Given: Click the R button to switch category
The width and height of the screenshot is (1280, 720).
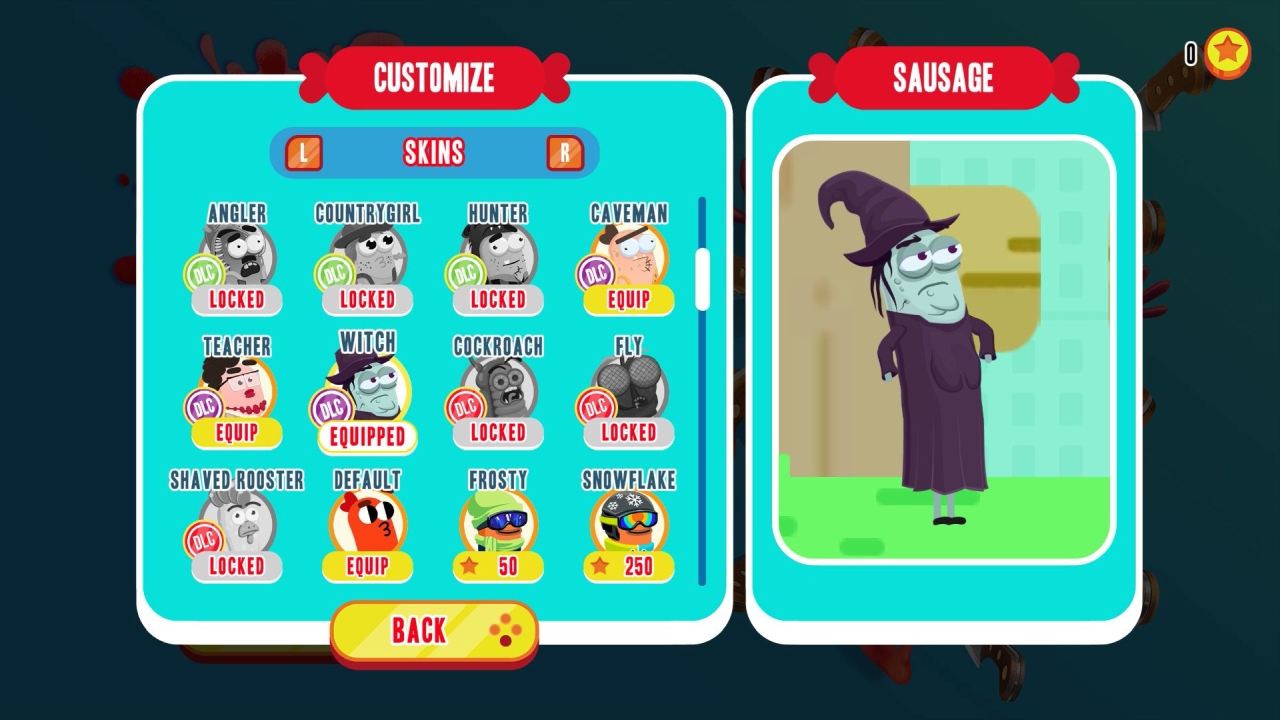Looking at the screenshot, I should pos(566,152).
